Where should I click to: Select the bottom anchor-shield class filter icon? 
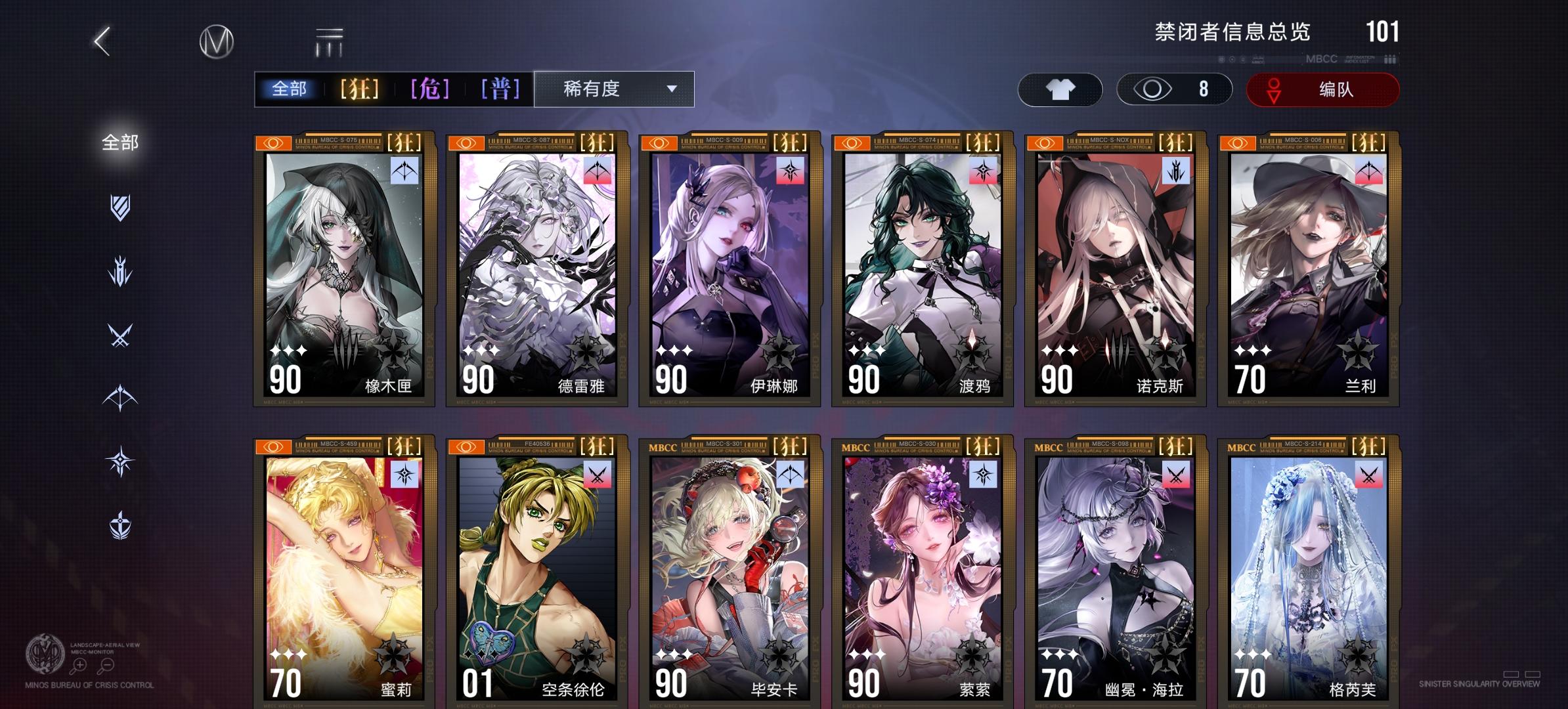point(120,525)
